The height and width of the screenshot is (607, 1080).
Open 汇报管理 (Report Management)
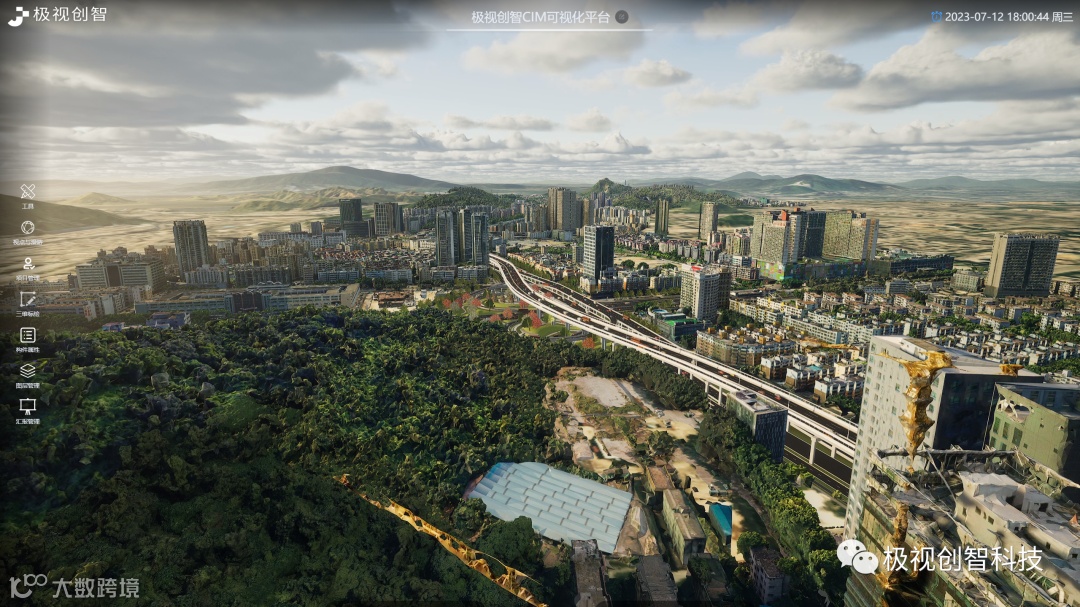click(28, 407)
